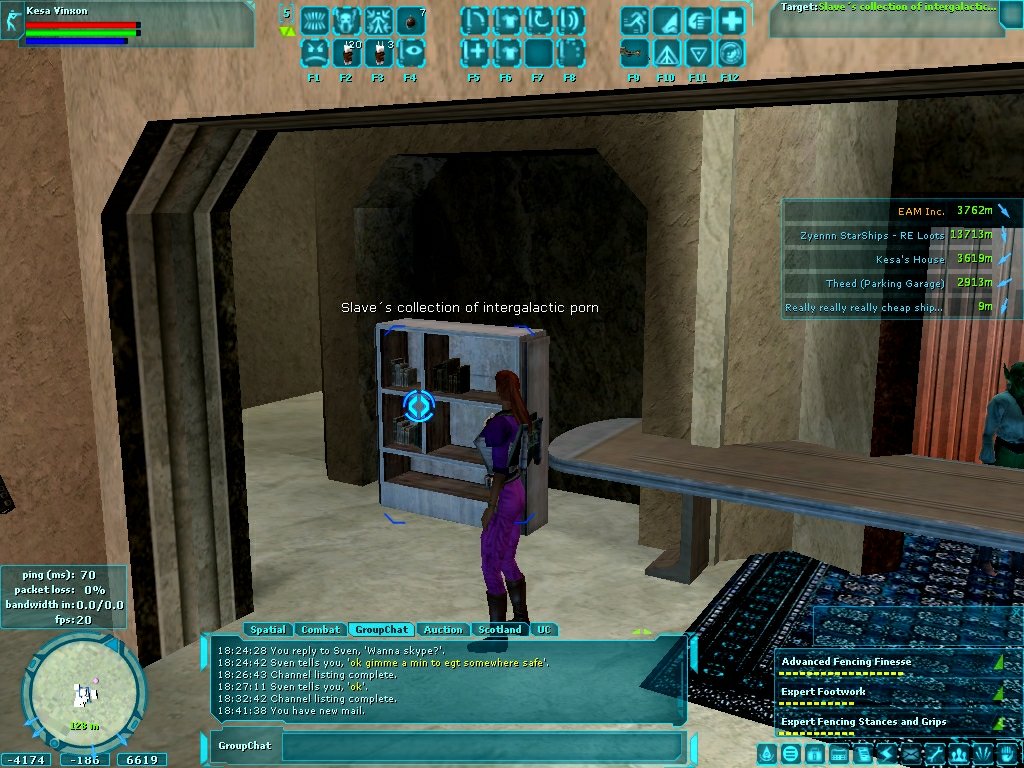Activate the eye icon toolbar slot

(411, 51)
